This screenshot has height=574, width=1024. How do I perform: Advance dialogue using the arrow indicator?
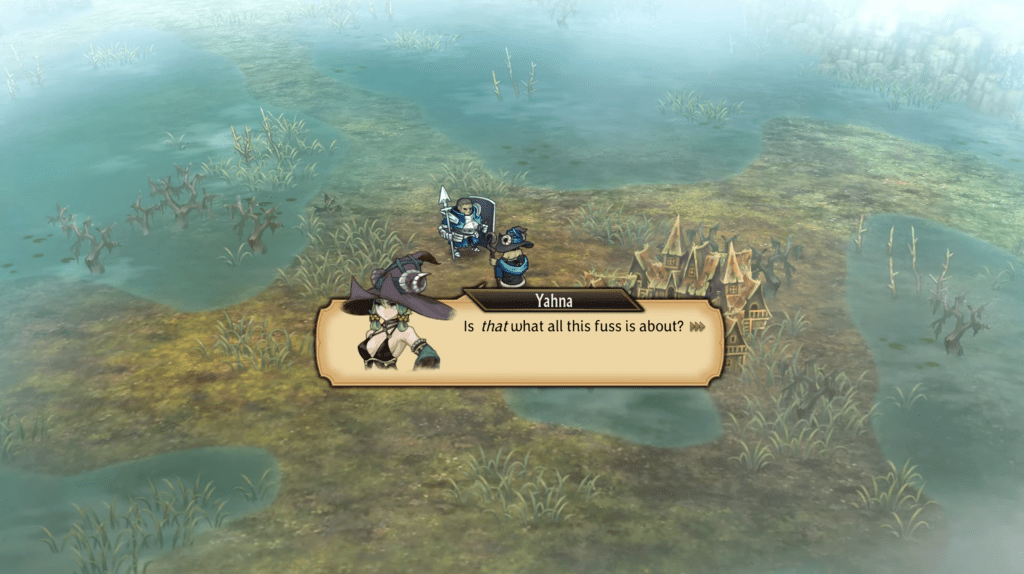(697, 327)
